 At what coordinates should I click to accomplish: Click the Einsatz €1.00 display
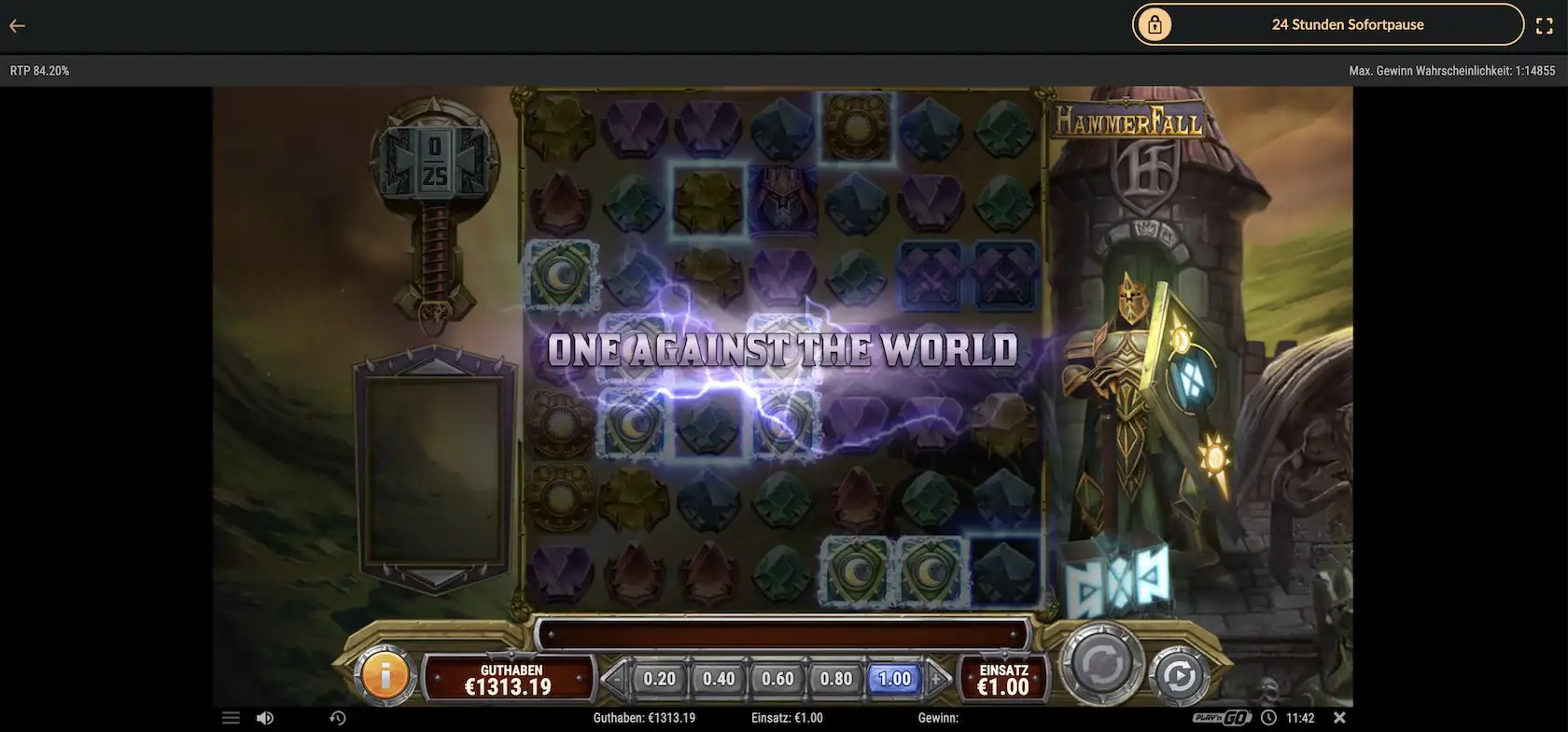pyautogui.click(x=1003, y=678)
